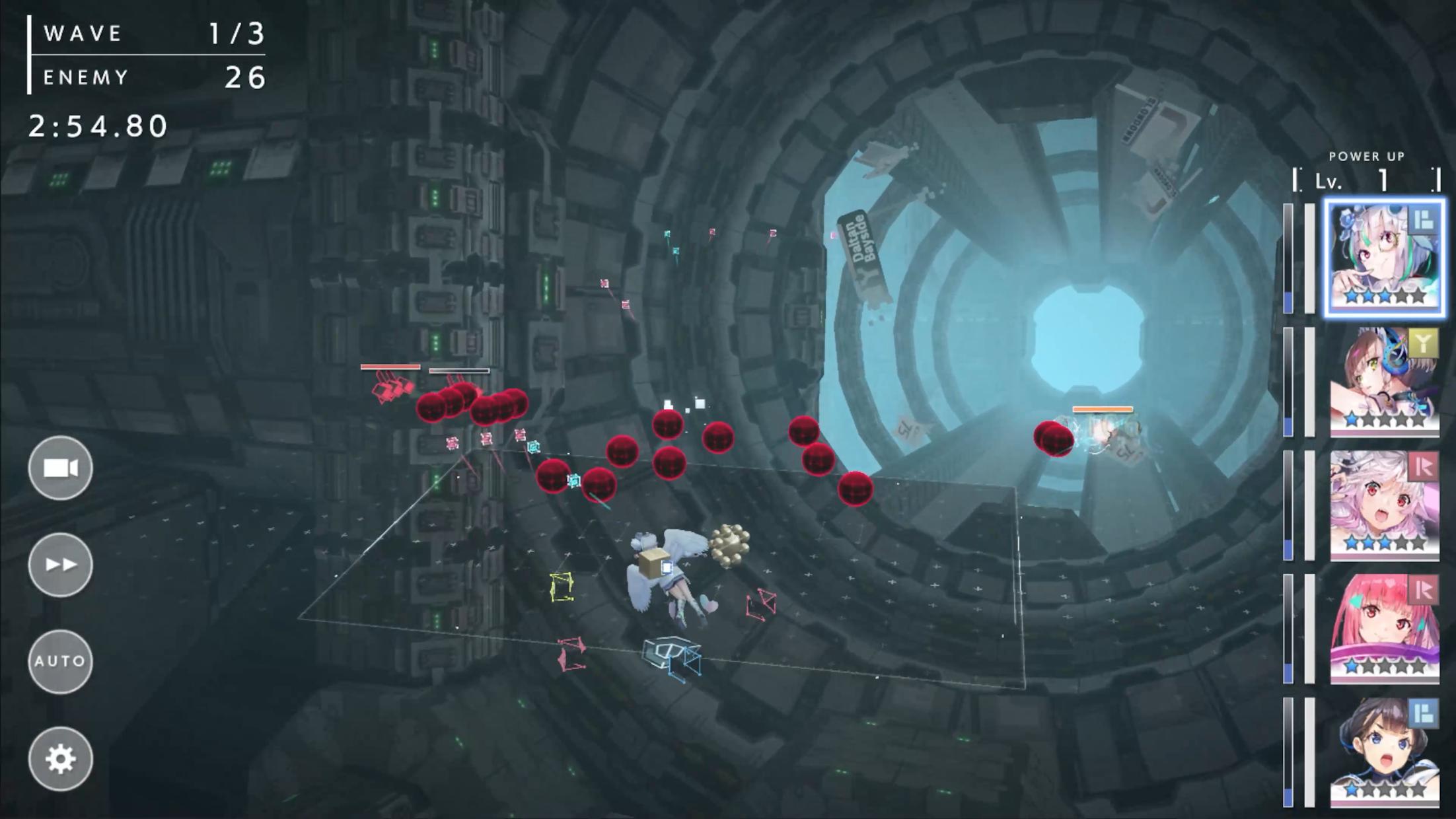Toggle AUTO battle mode

(60, 661)
